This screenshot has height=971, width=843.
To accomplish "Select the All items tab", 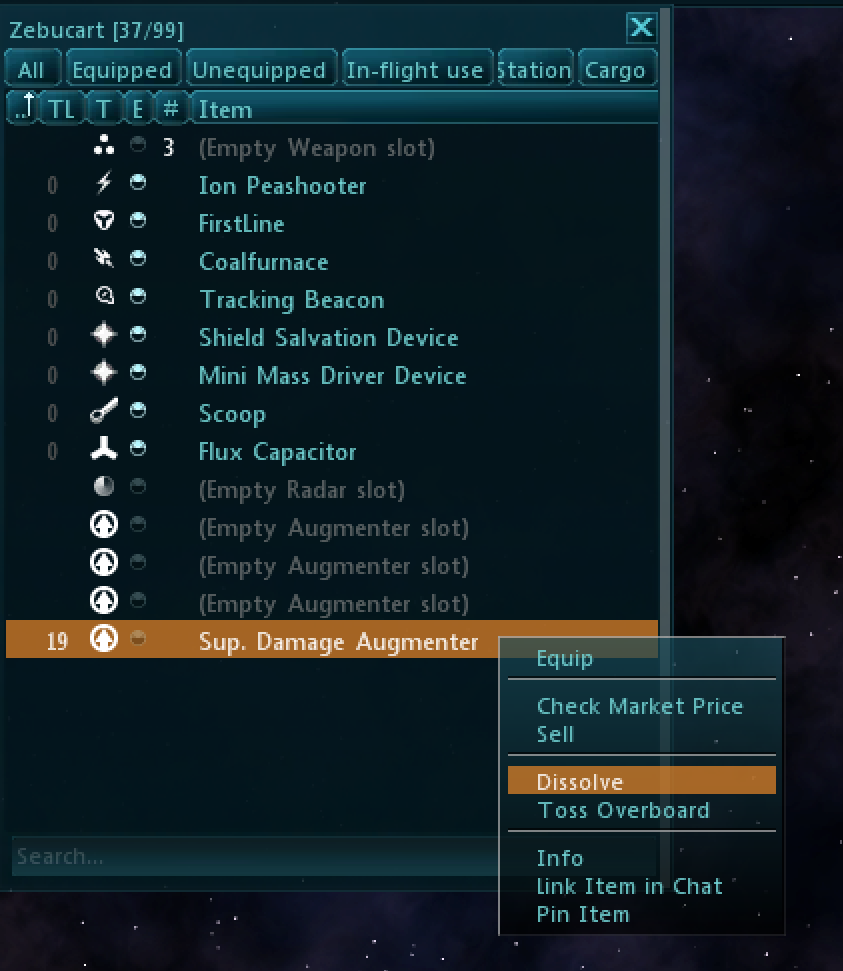I will tap(31, 70).
